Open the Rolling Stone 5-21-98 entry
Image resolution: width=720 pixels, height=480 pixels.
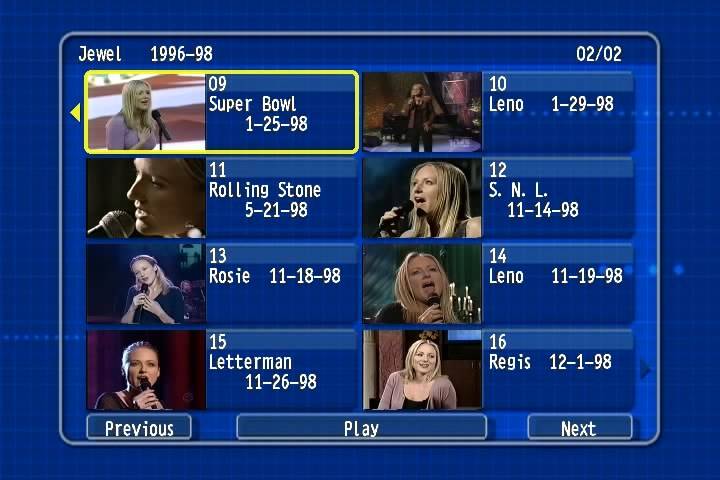click(221, 198)
